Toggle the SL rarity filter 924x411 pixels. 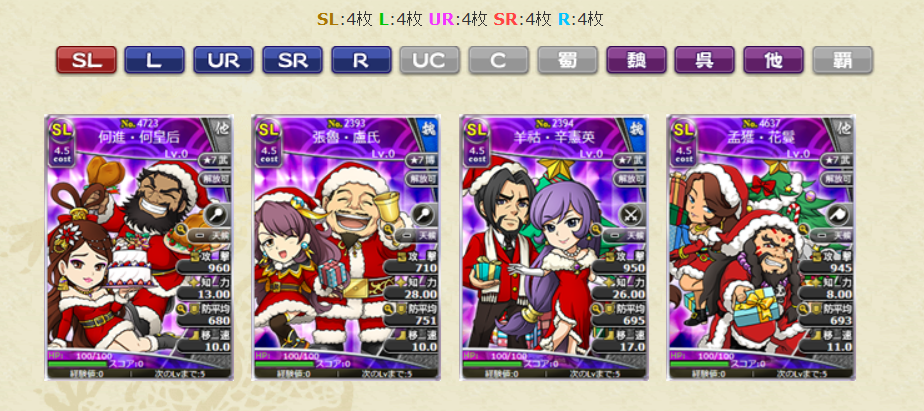[86, 60]
